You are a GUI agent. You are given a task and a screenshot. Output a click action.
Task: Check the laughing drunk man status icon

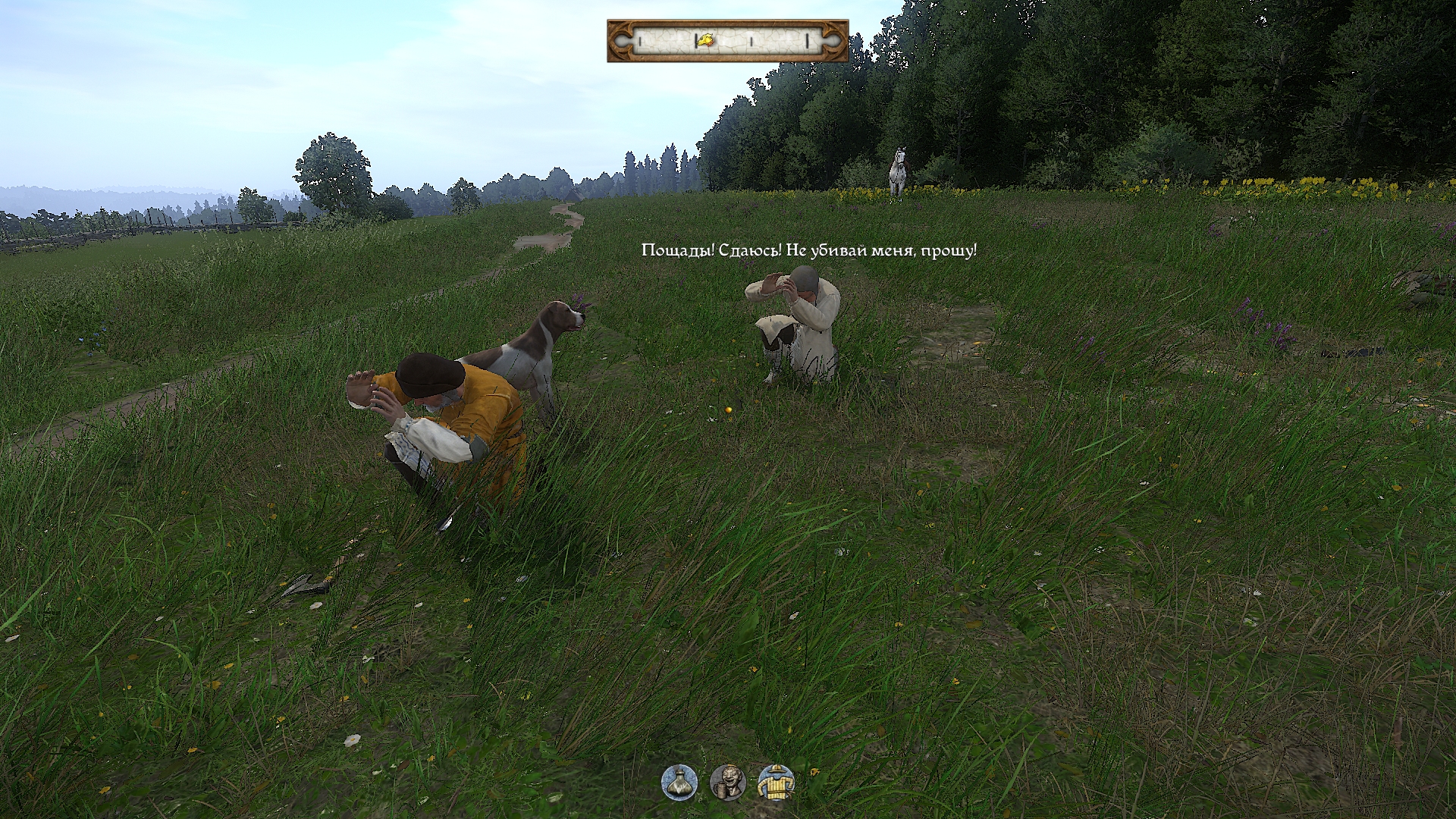727,782
